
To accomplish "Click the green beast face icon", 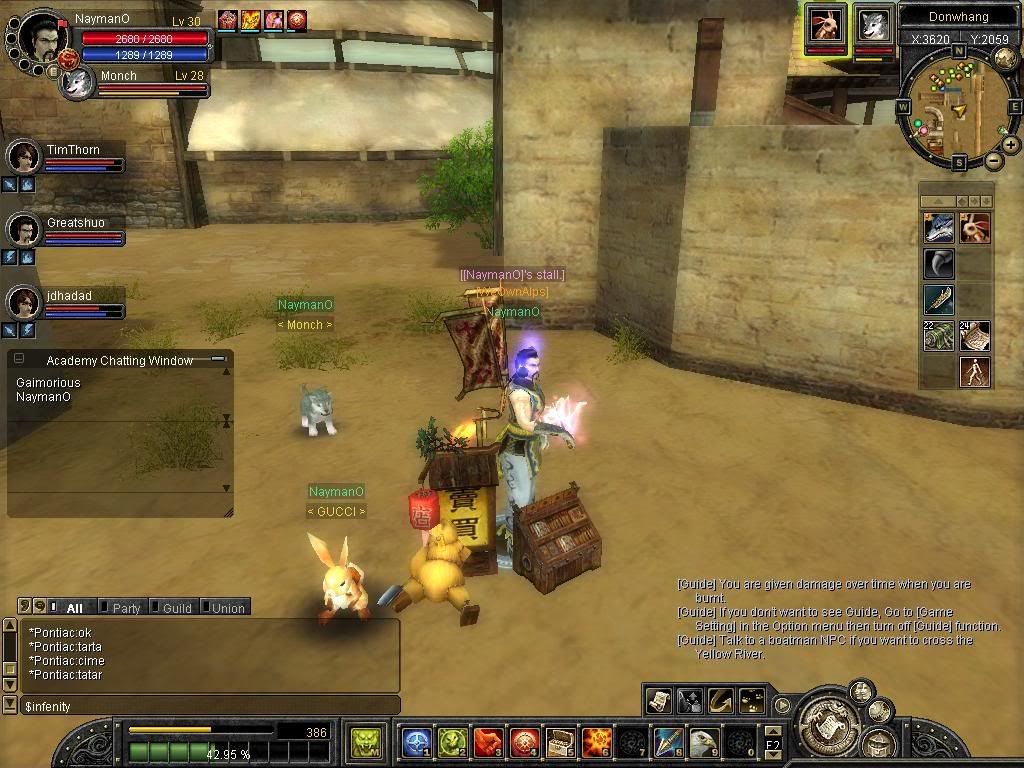I will 365,742.
